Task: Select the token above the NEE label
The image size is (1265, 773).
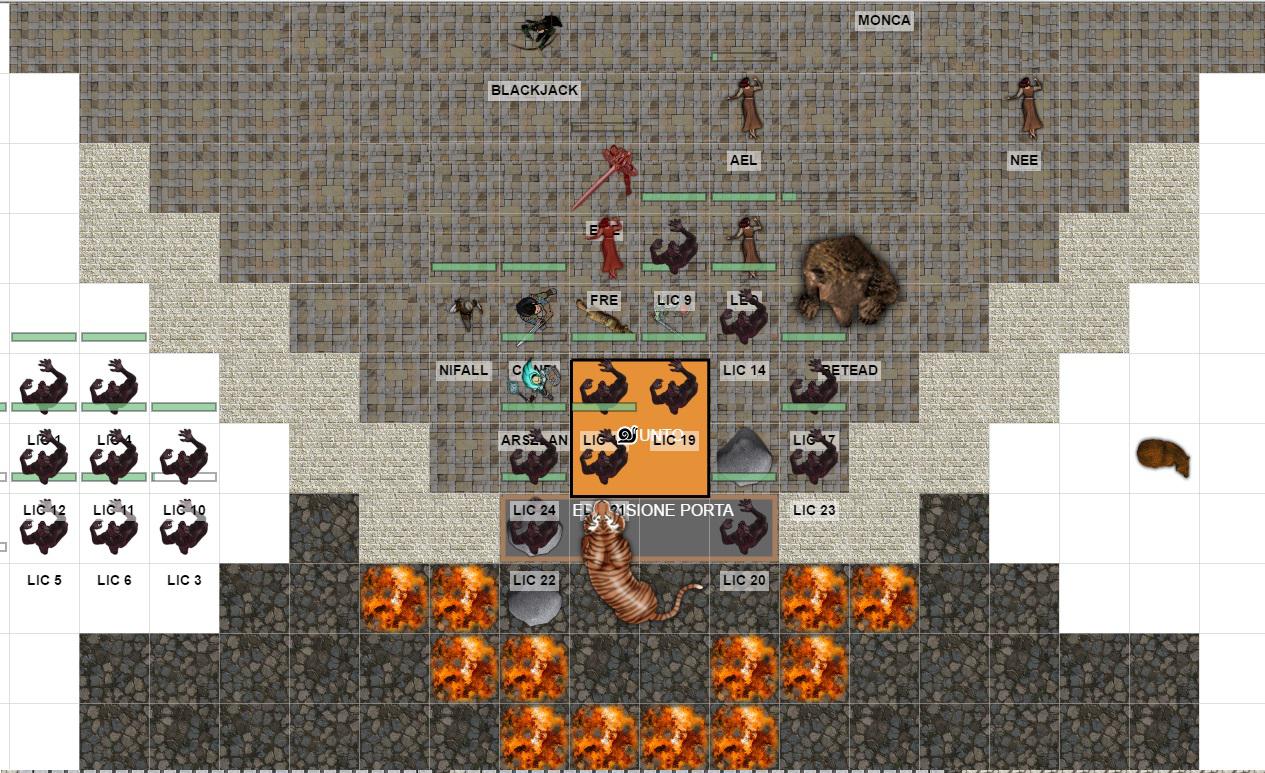Action: click(1026, 106)
